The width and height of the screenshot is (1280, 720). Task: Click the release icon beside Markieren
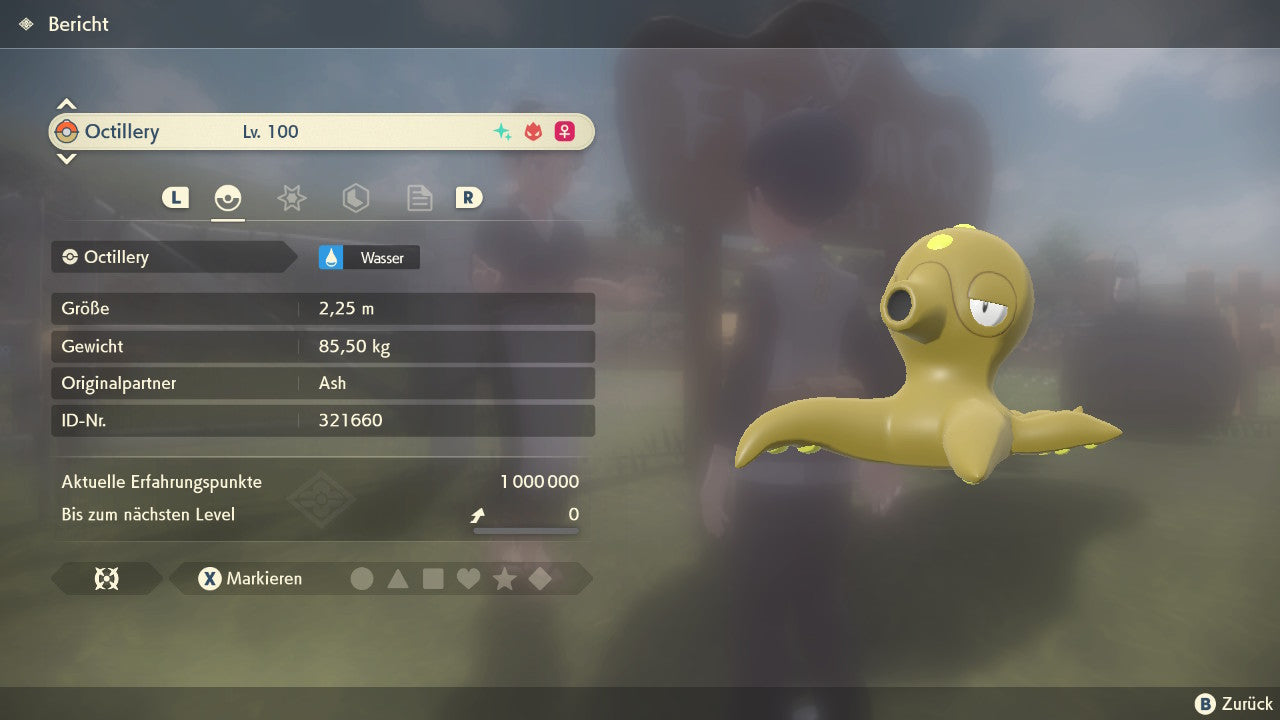106,579
